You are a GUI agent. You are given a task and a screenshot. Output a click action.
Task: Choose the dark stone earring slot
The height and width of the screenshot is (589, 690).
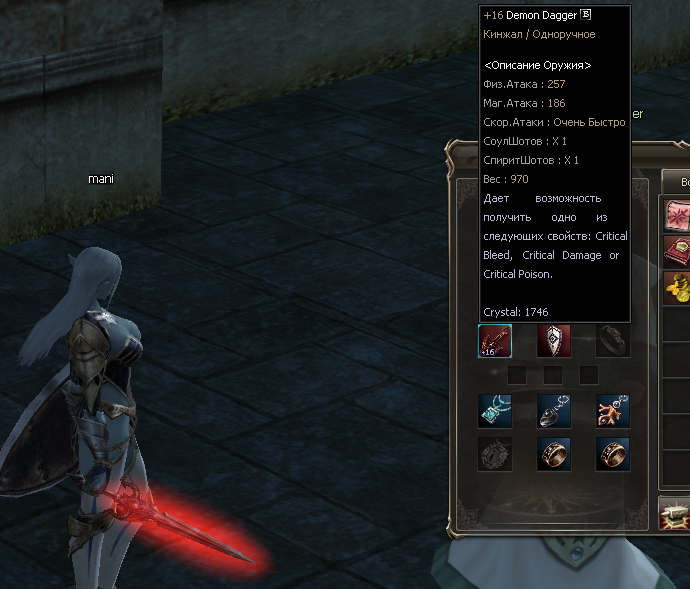[x=554, y=411]
